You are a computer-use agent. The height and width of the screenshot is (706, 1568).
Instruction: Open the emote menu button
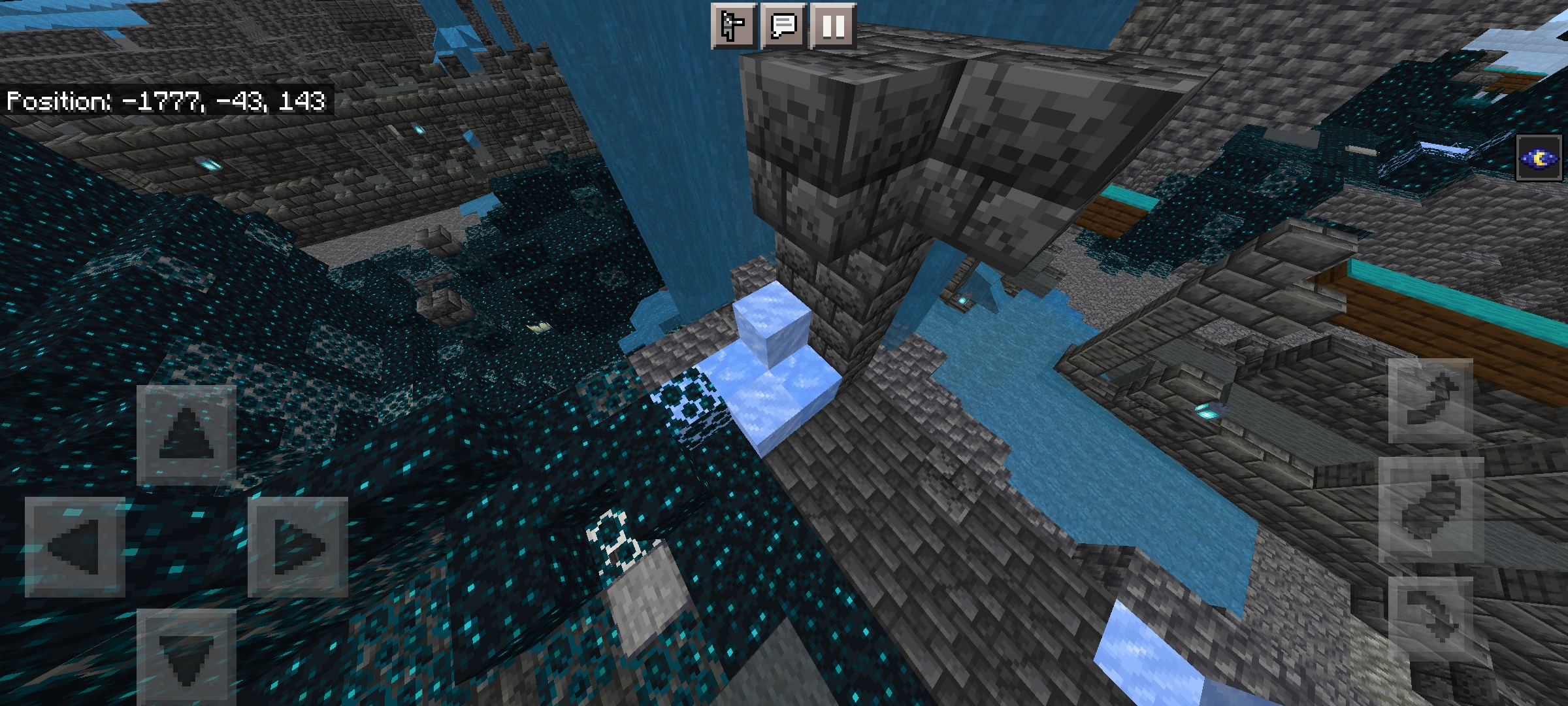(734, 27)
